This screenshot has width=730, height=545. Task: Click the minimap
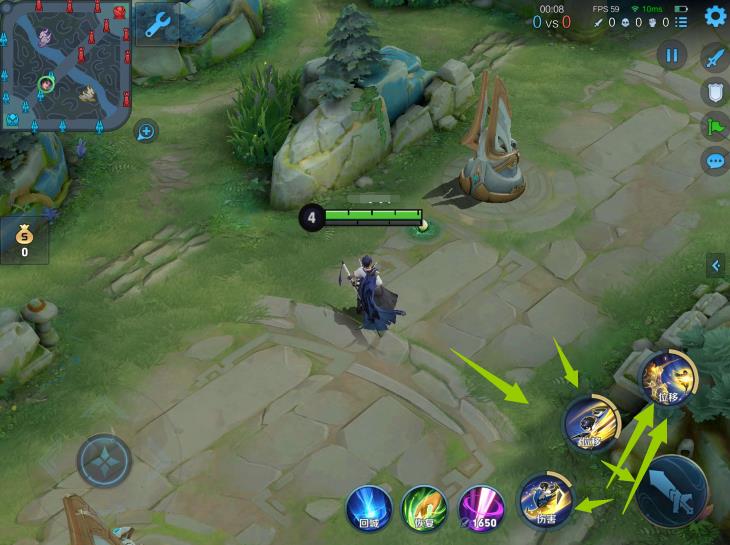point(67,65)
